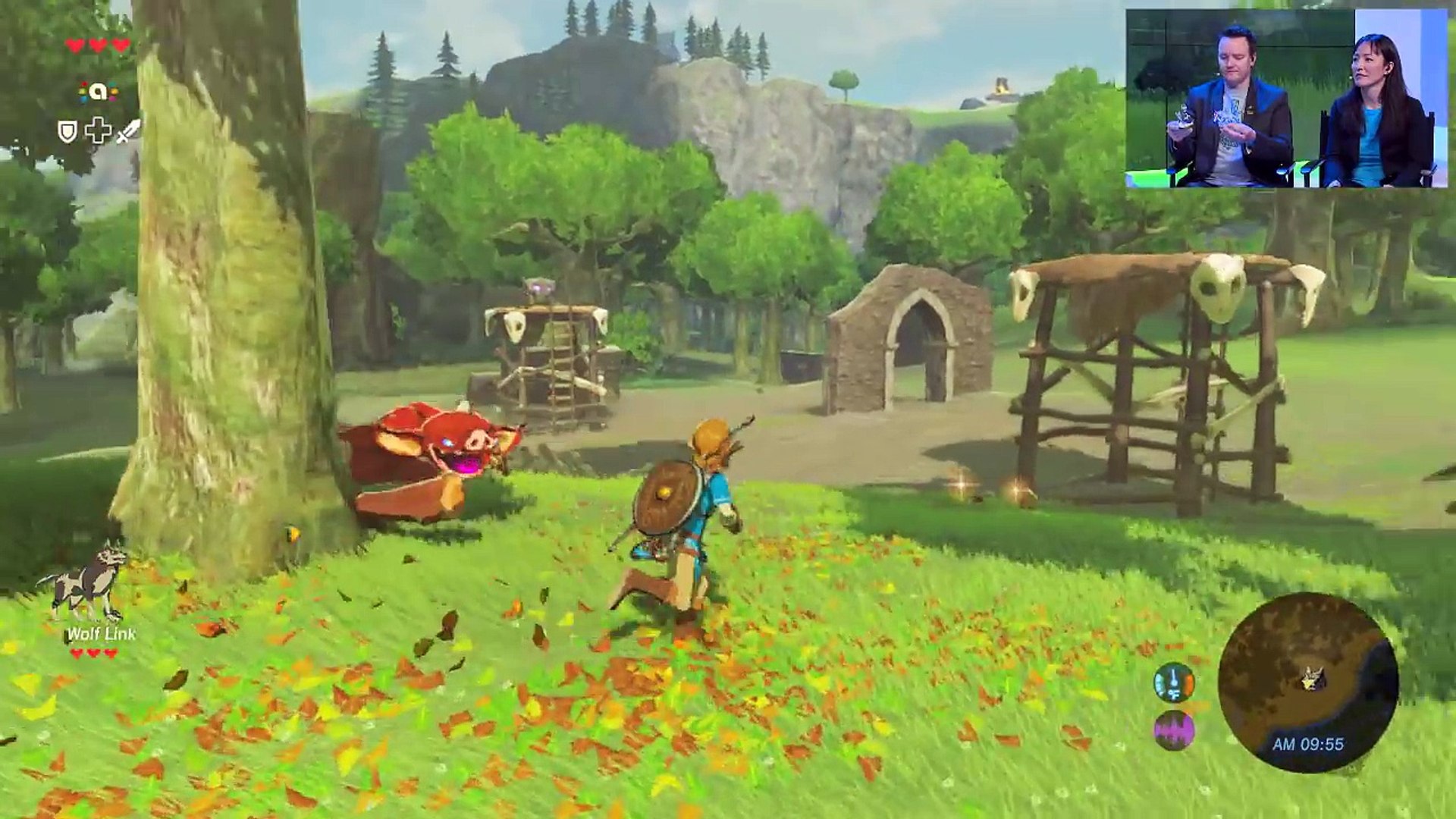1456x819 pixels.
Task: Expand the webcam presenter overlay
Action: pyautogui.click(x=1289, y=99)
